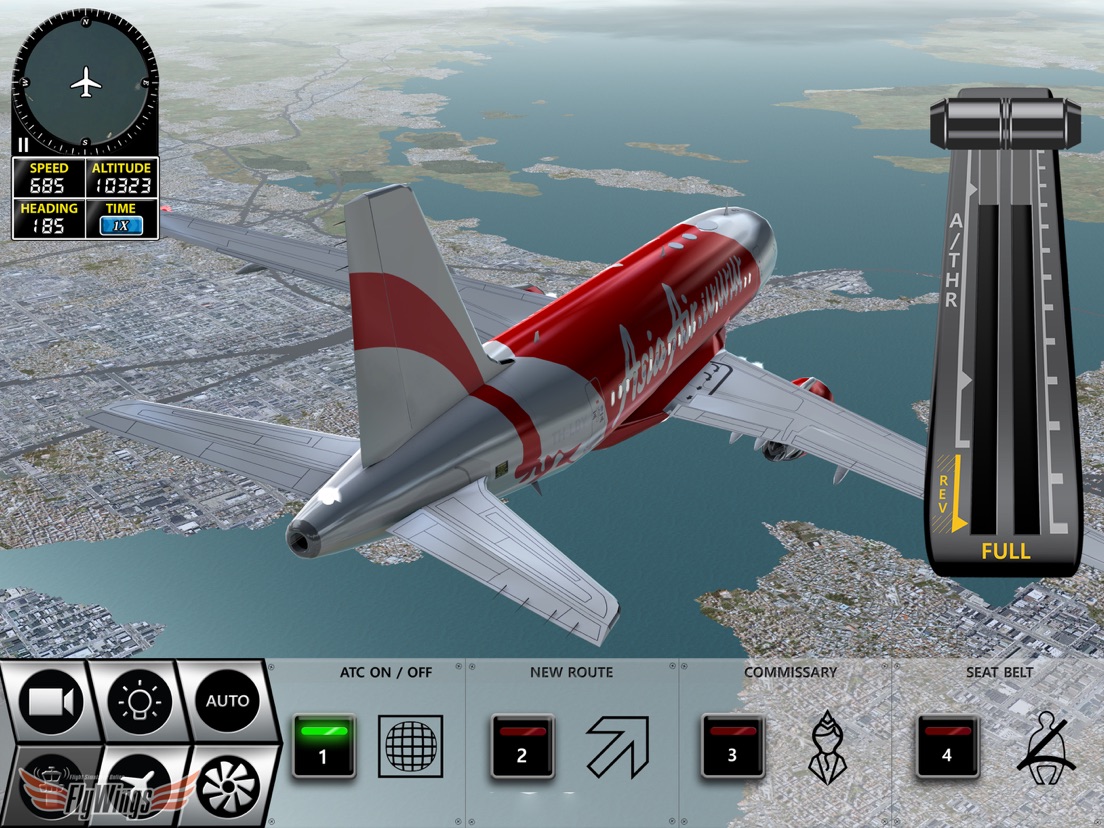Activate the AUTO autopilot button
This screenshot has height=828, width=1104.
tap(227, 701)
